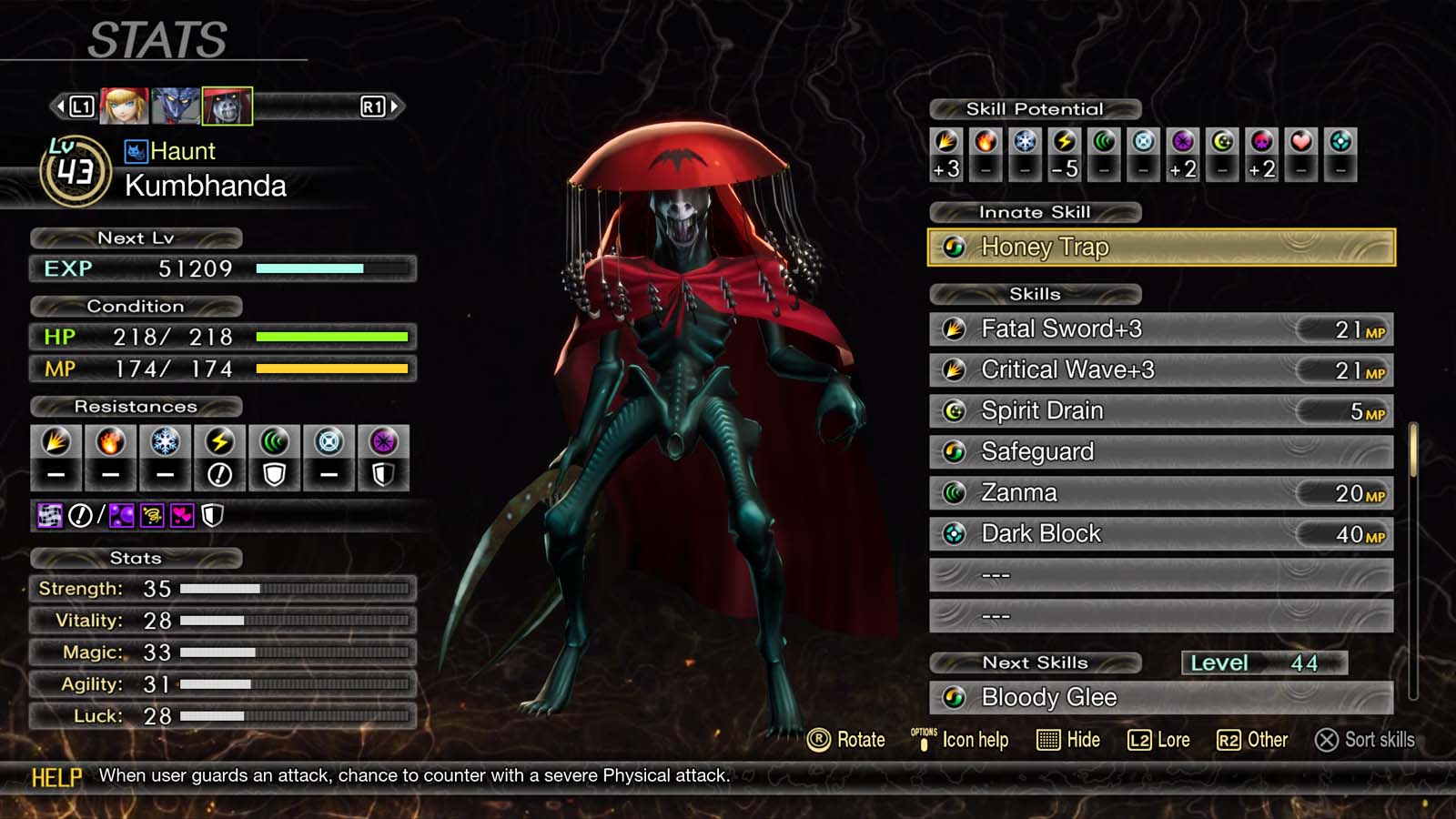The width and height of the screenshot is (1456, 819).
Task: Expand the R1 next demon arrow
Action: (x=393, y=105)
